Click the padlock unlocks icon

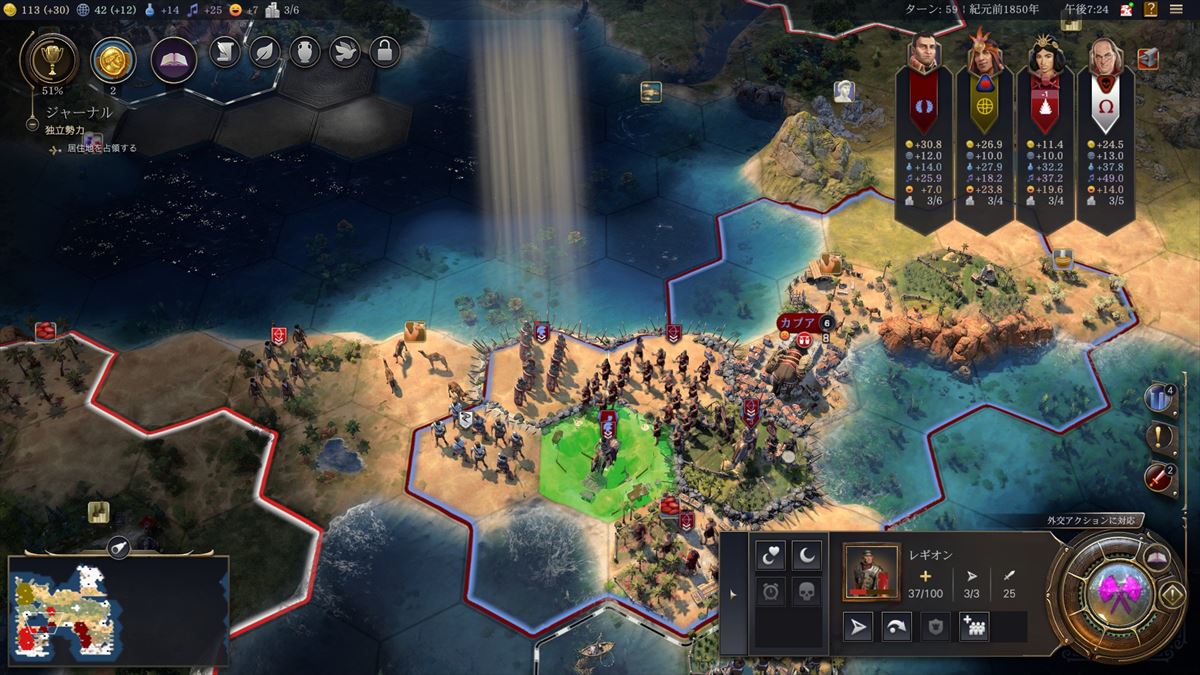coord(385,51)
